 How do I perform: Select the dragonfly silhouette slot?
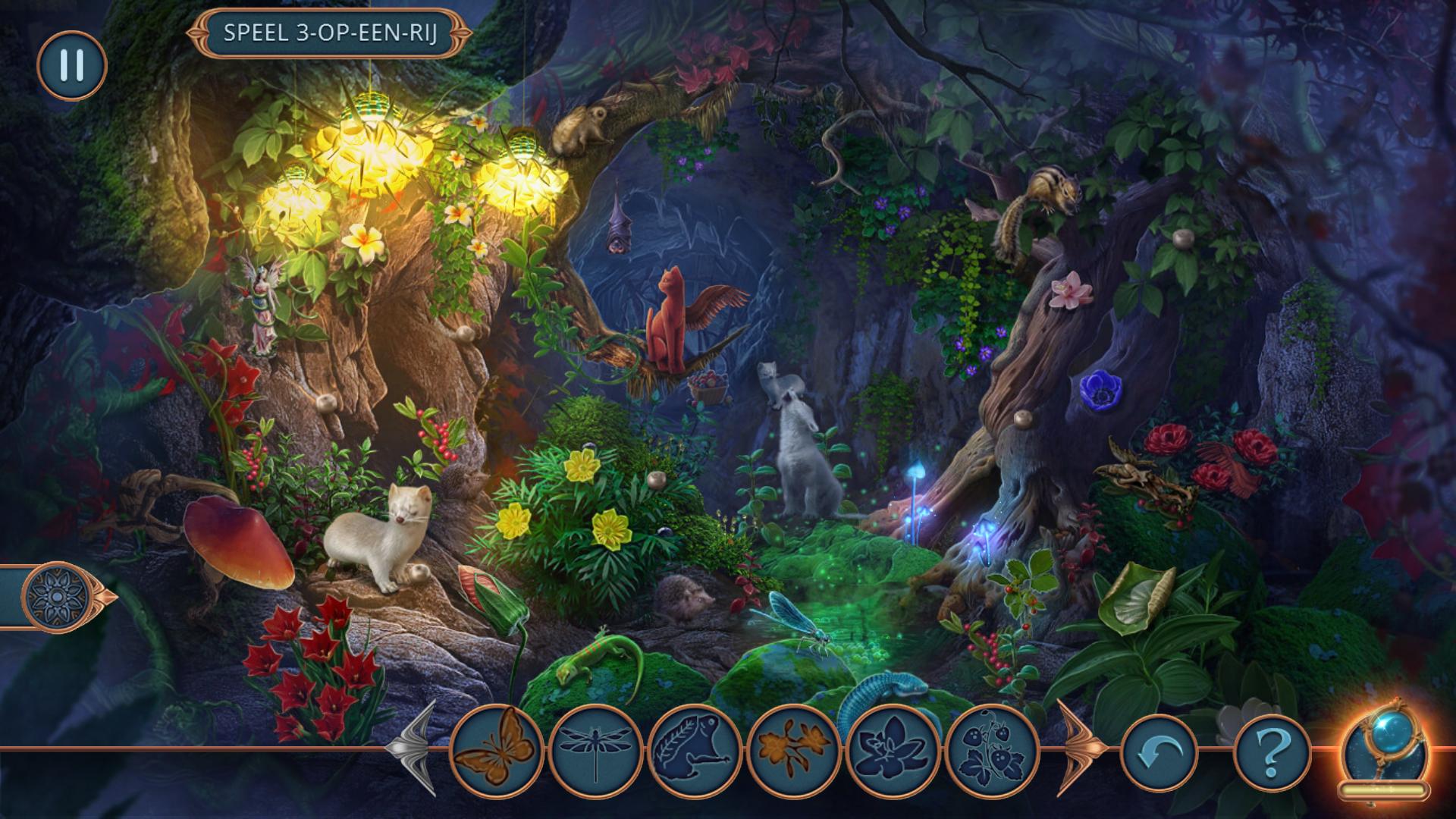click(595, 750)
